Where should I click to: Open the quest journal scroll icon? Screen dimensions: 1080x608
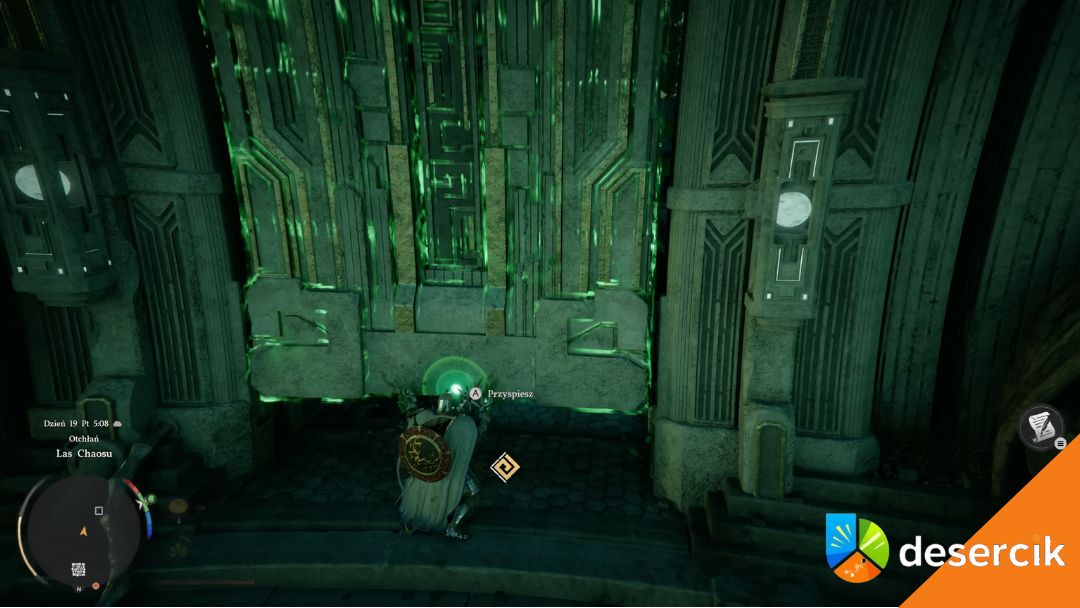pos(1039,426)
